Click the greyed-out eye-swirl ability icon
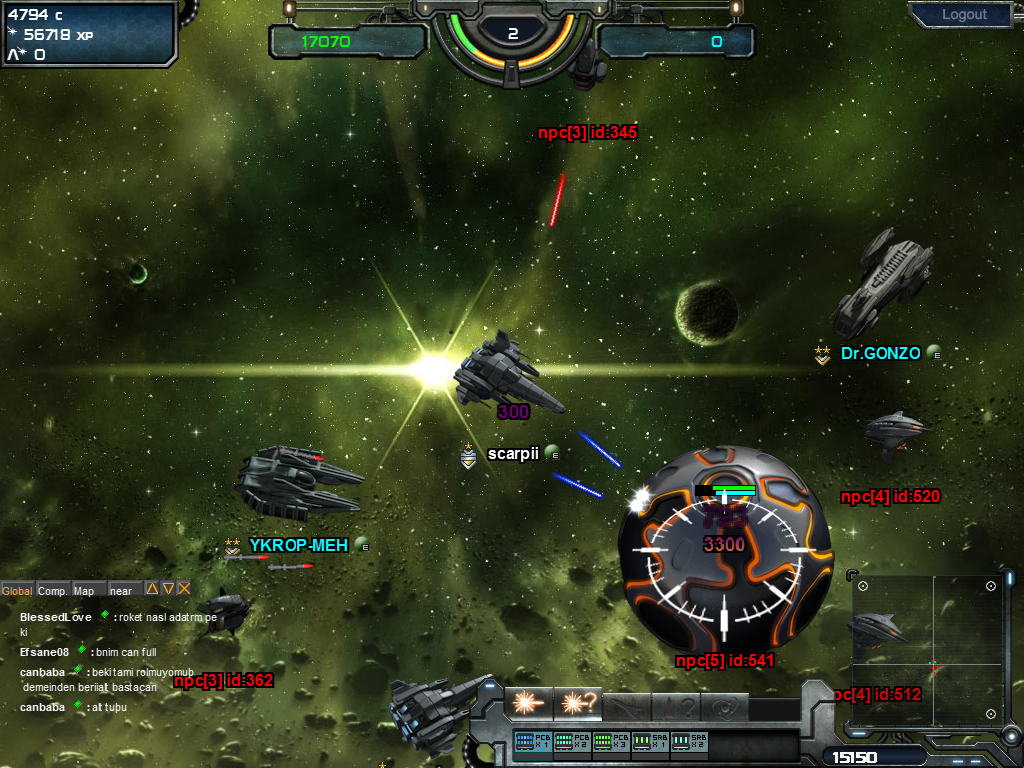The image size is (1024, 768). [x=725, y=705]
